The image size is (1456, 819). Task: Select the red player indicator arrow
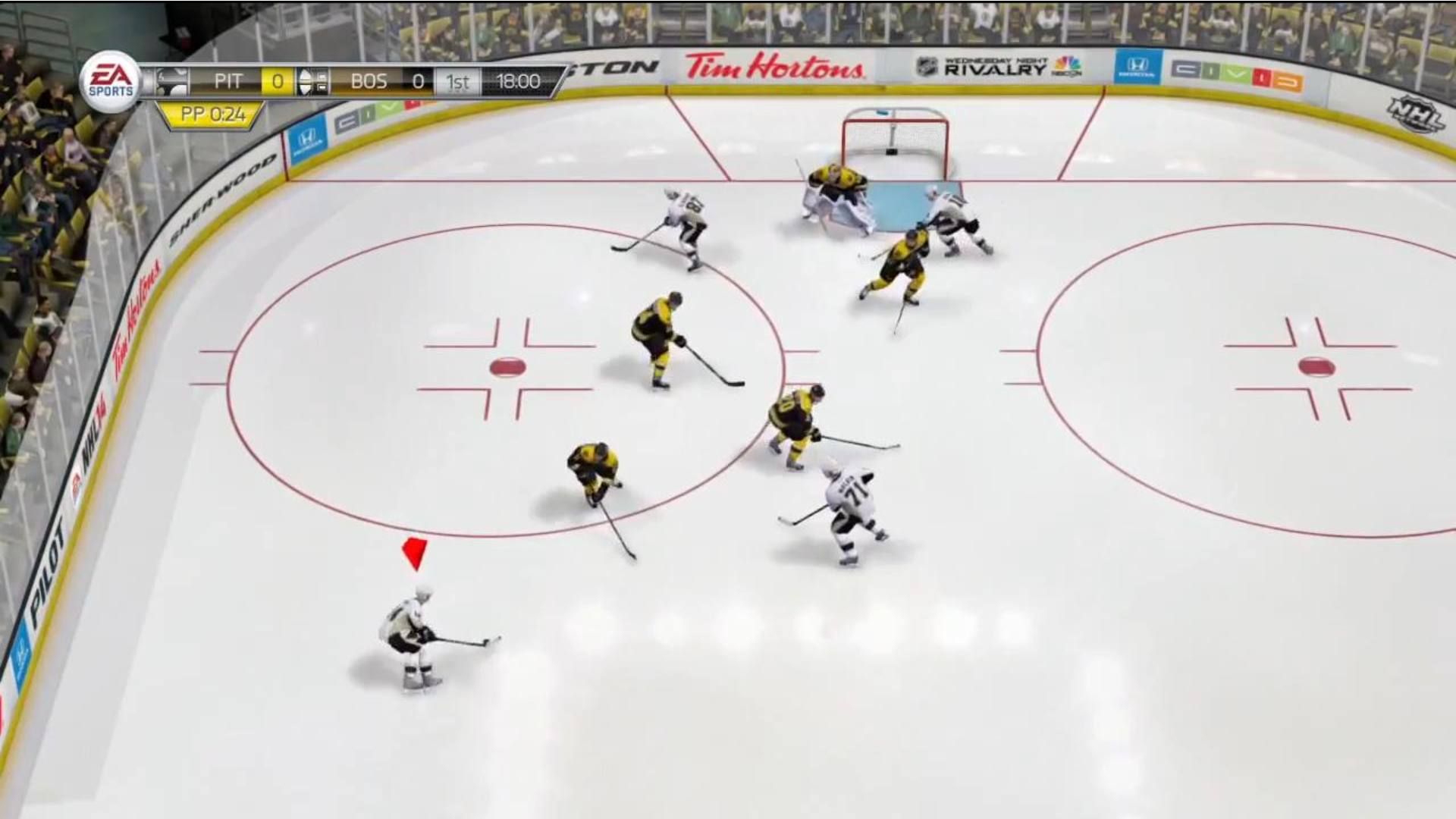point(414,552)
